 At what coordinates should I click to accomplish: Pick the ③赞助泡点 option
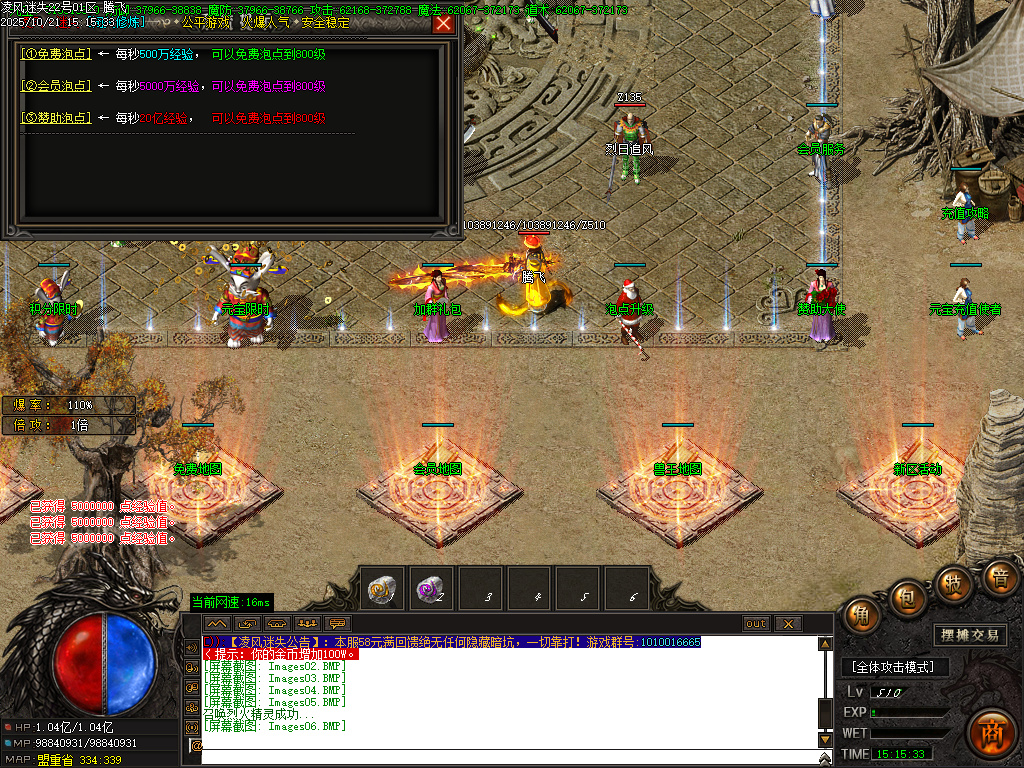click(x=56, y=118)
